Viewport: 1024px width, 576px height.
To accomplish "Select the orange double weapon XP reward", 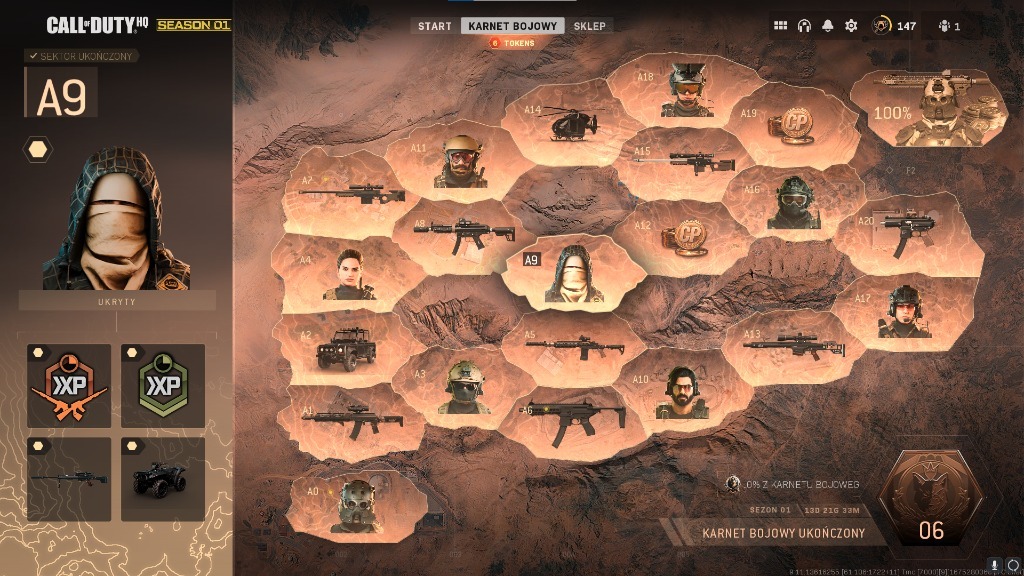I will [69, 385].
